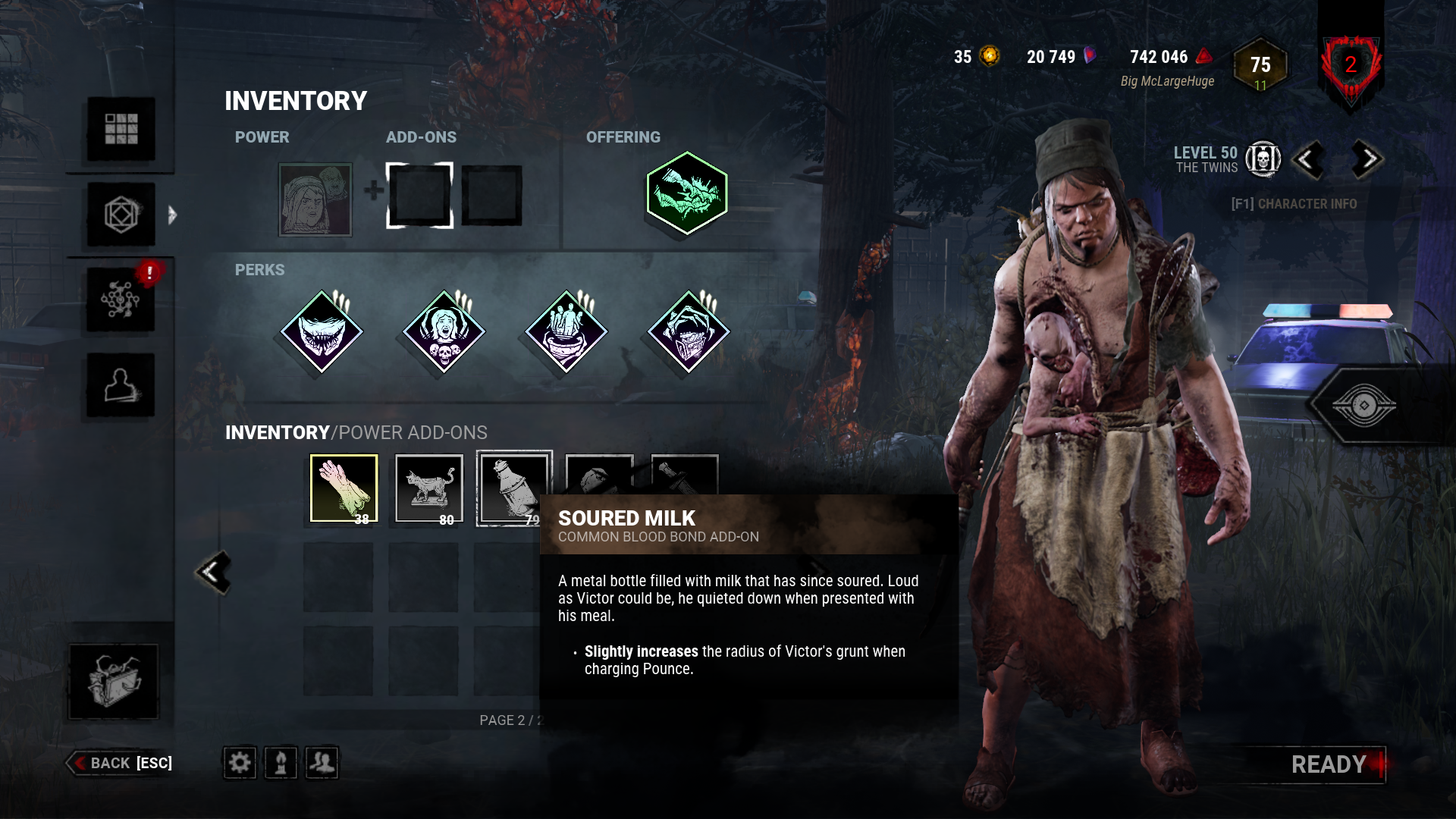Click the right arrow to switch killer
This screenshot has height=819, width=1456.
pos(1365,160)
